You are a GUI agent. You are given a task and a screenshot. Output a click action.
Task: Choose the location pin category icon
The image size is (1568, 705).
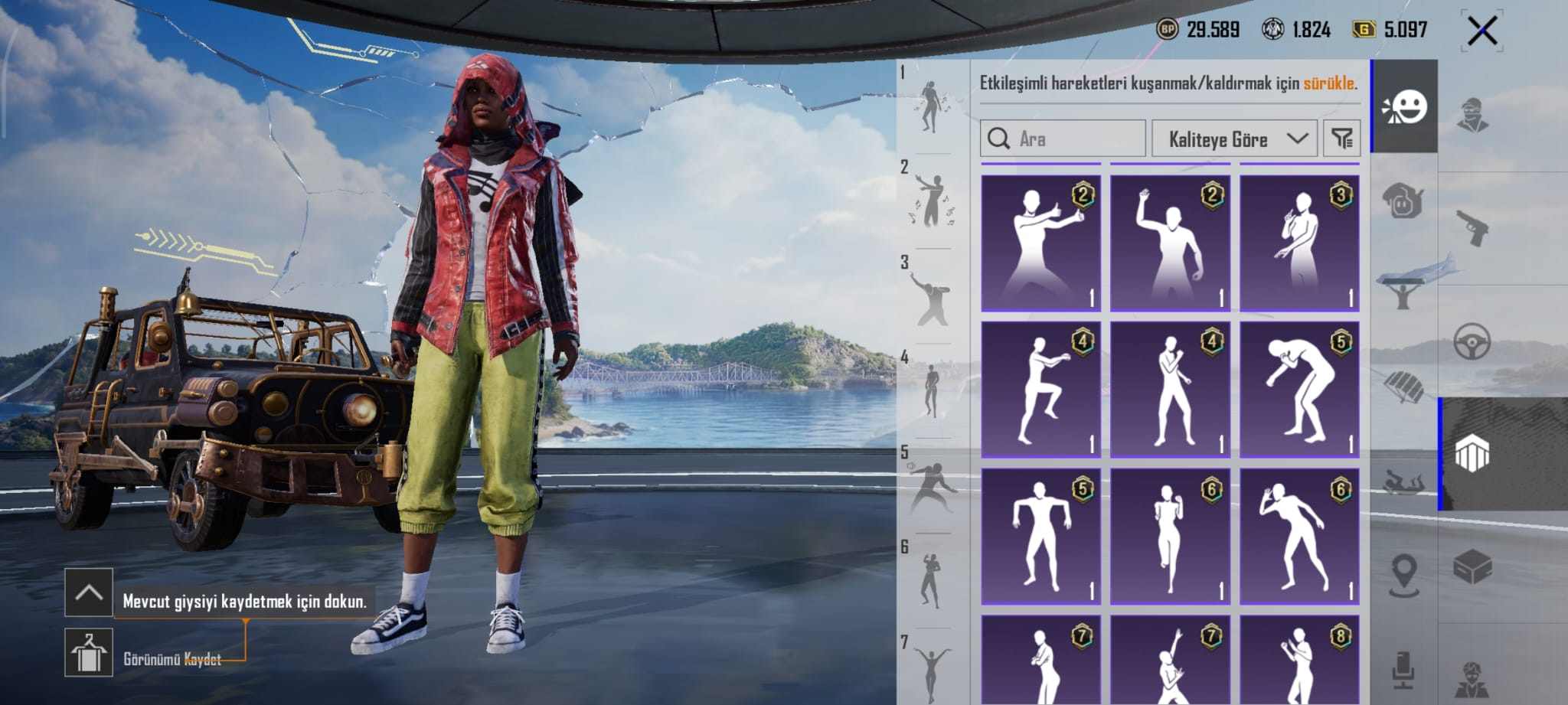tap(1404, 573)
